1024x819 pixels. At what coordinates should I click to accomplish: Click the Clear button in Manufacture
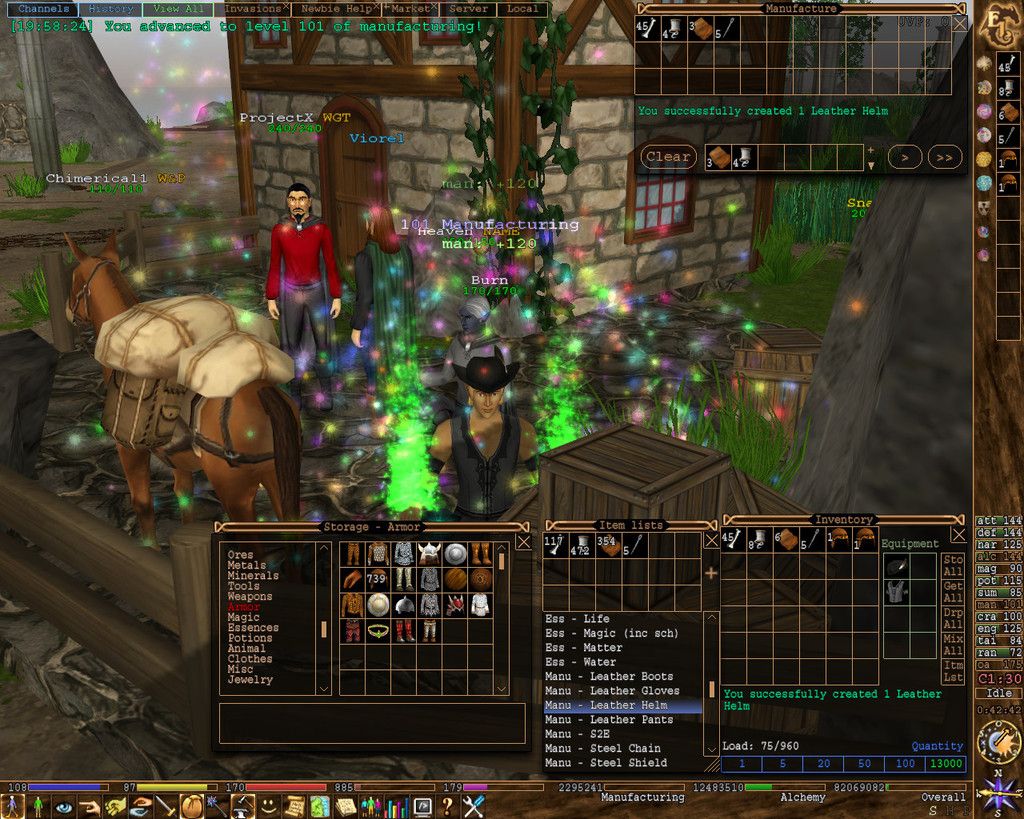[x=667, y=157]
